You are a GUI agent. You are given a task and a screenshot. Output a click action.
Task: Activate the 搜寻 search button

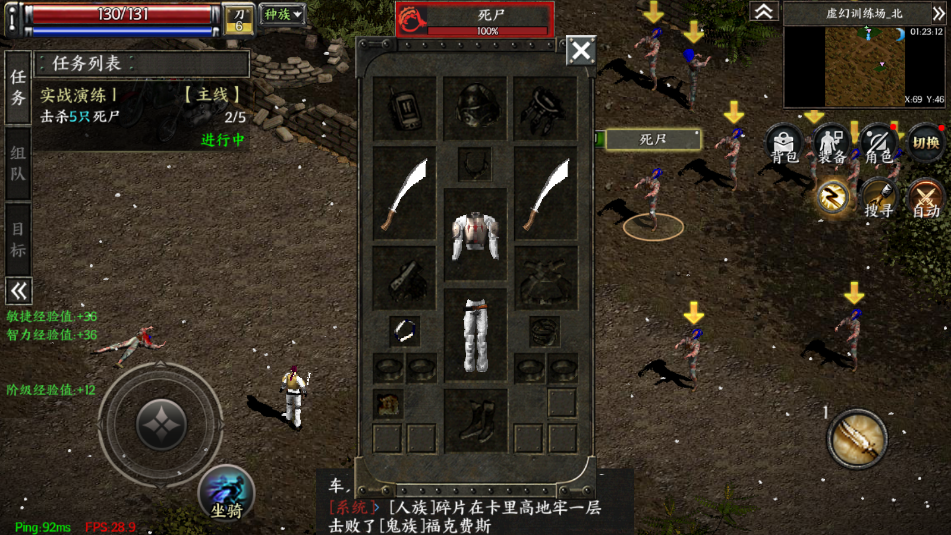[879, 197]
